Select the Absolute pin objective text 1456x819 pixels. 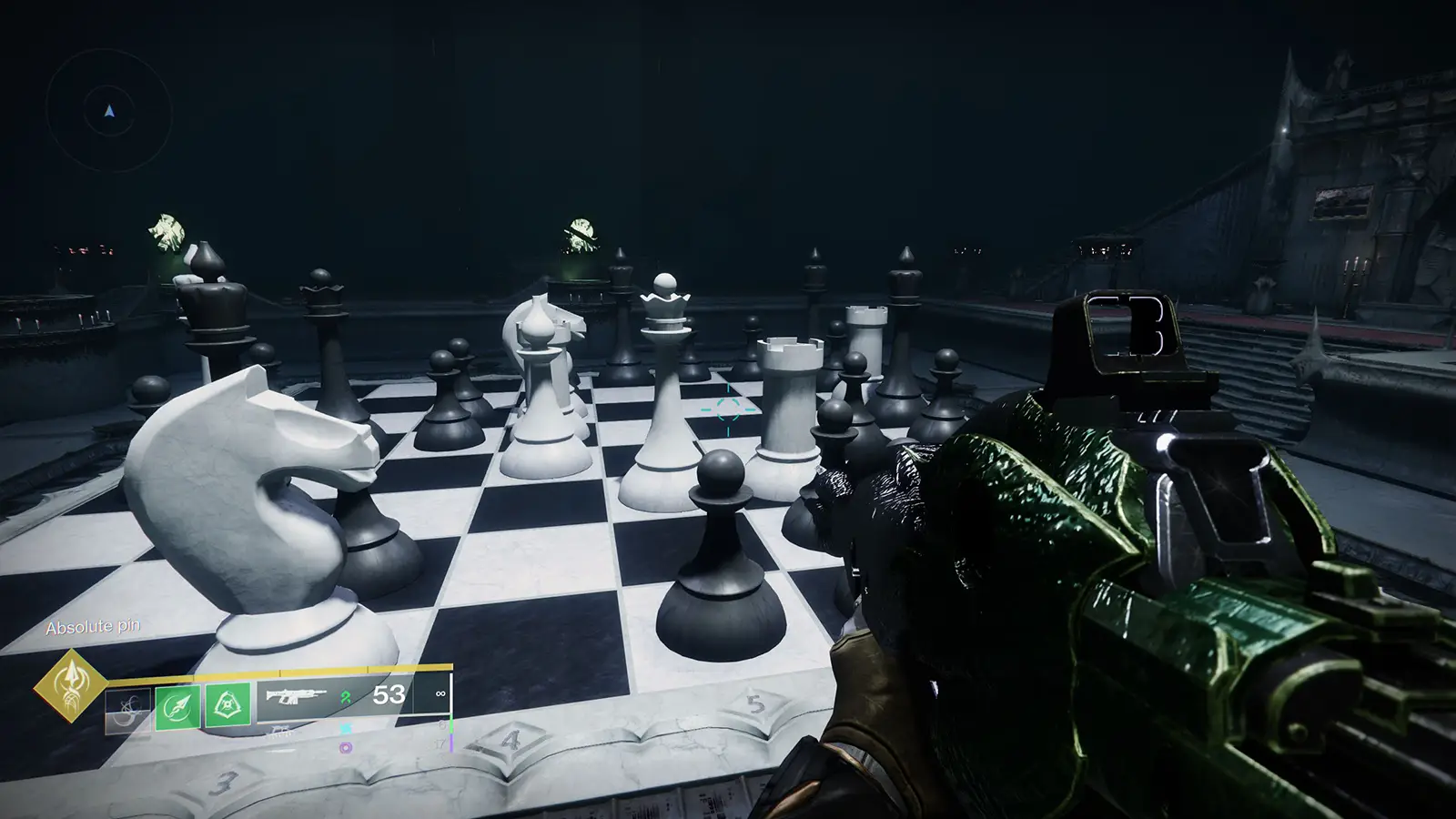[94, 626]
